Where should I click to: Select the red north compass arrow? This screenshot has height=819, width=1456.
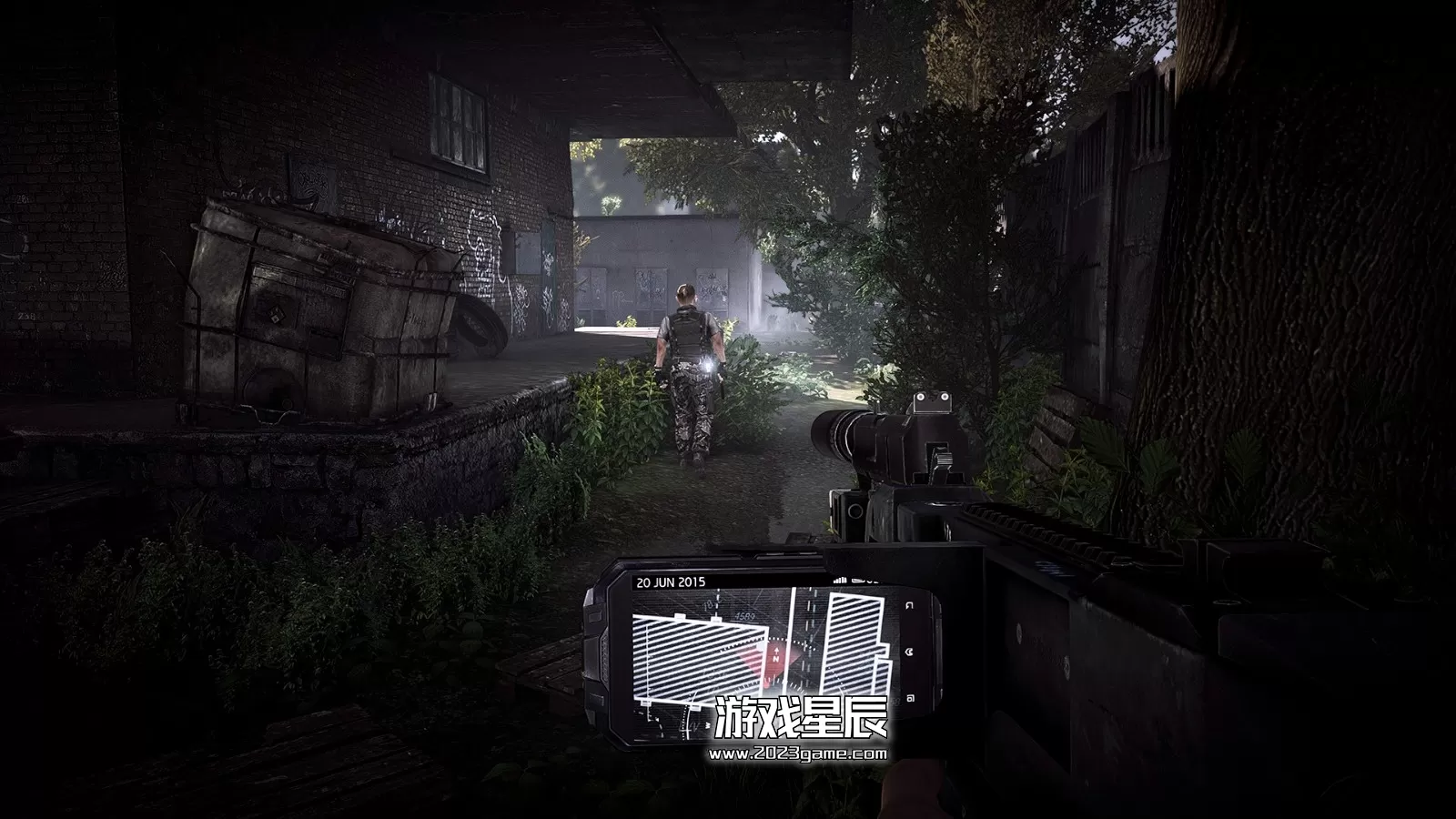coord(776,652)
